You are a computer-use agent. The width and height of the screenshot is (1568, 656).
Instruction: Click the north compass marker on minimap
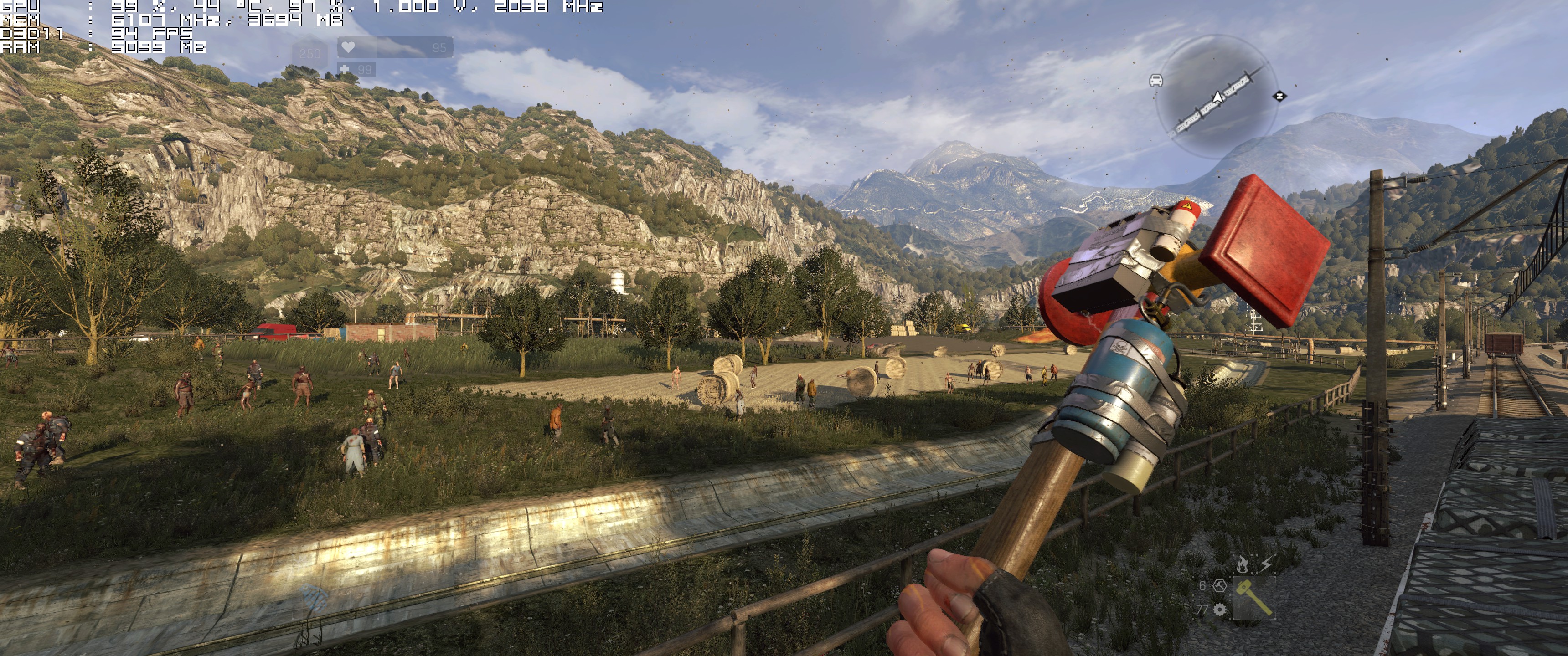tap(1280, 96)
